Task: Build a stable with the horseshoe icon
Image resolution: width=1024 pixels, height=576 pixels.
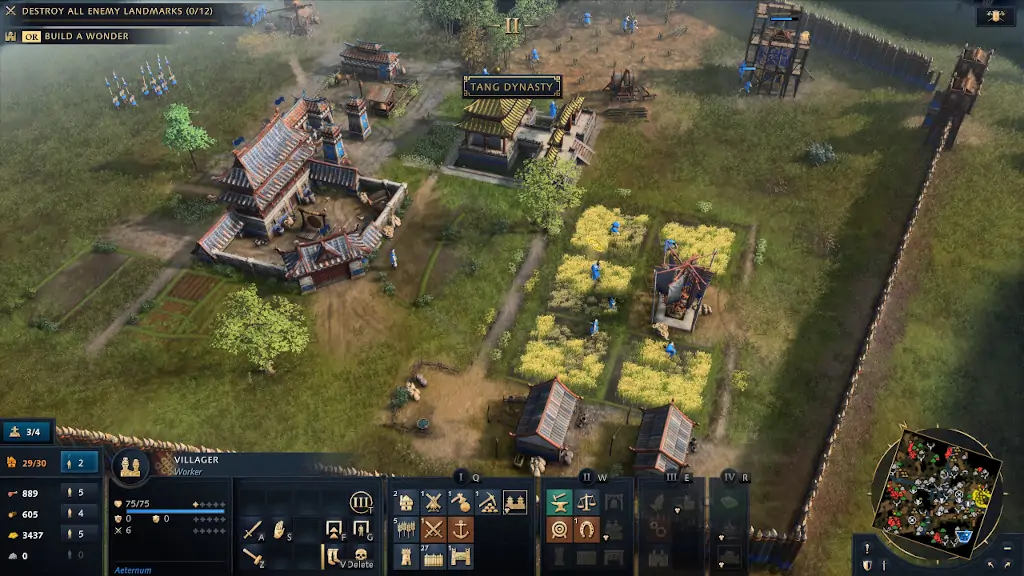Action: pos(587,529)
